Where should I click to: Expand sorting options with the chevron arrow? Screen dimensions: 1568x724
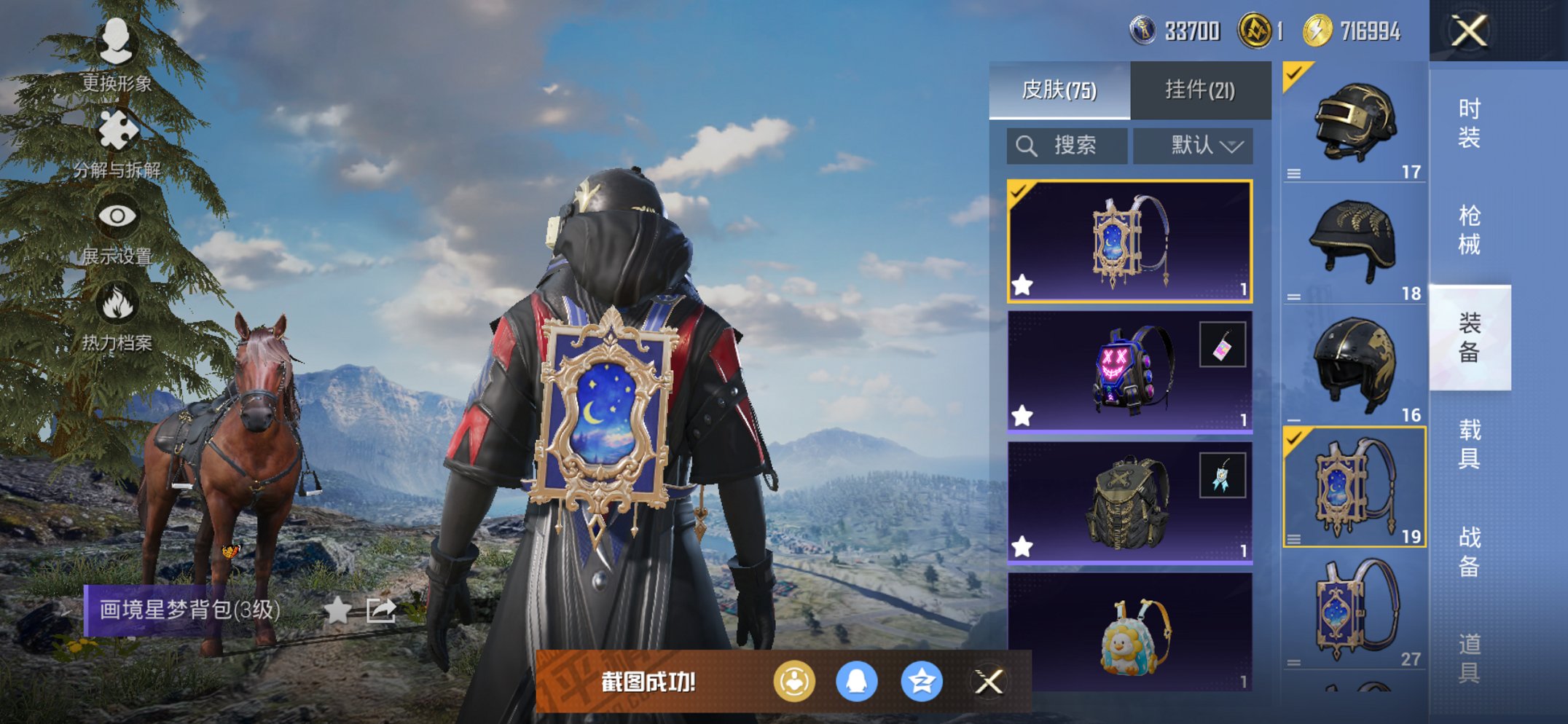point(1231,145)
